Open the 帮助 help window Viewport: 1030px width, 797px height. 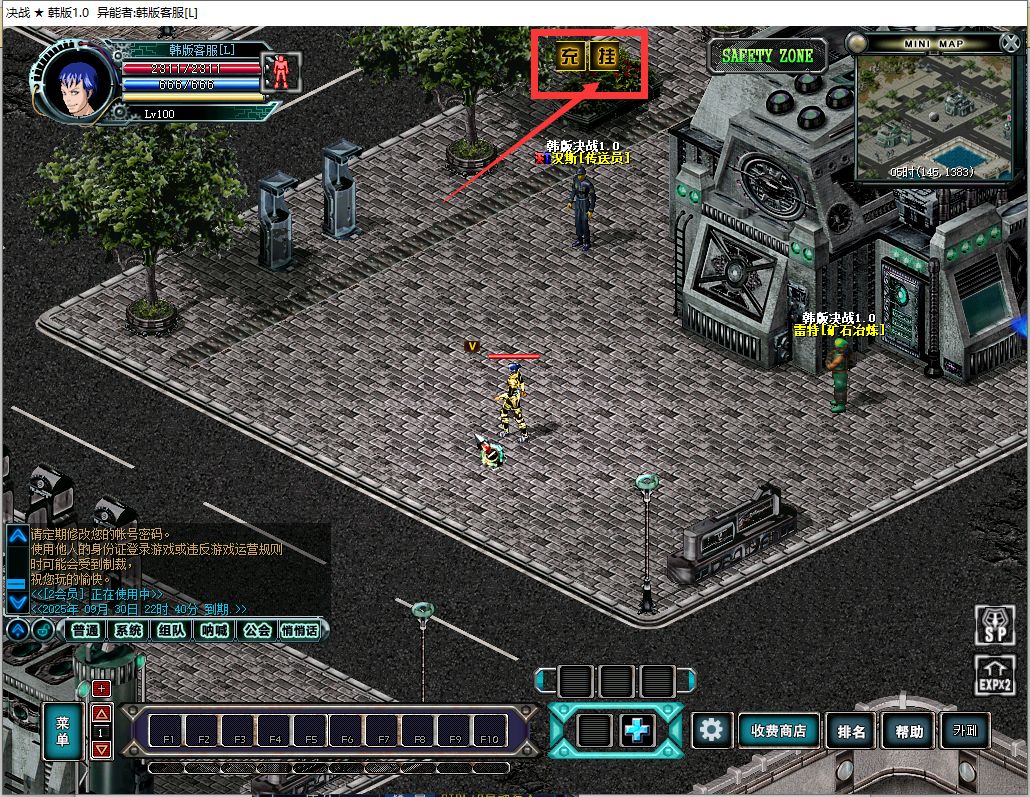(x=909, y=731)
